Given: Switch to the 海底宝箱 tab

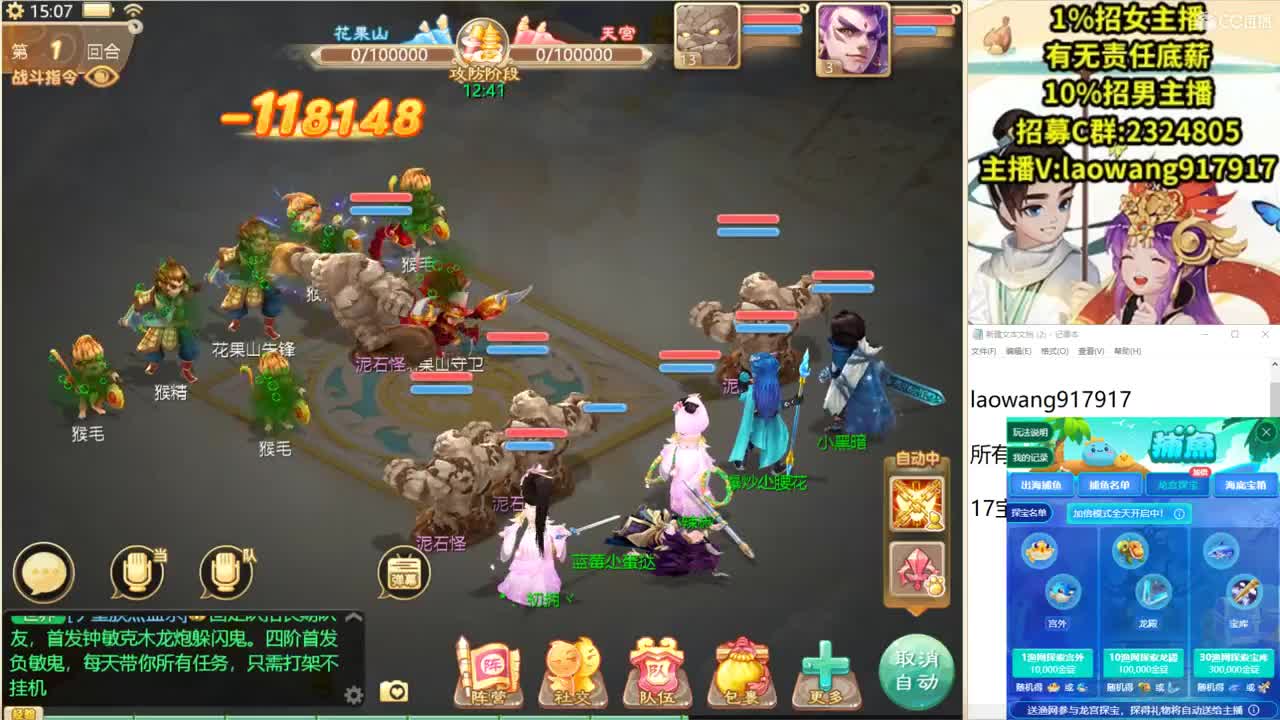Looking at the screenshot, I should pos(1247,484).
